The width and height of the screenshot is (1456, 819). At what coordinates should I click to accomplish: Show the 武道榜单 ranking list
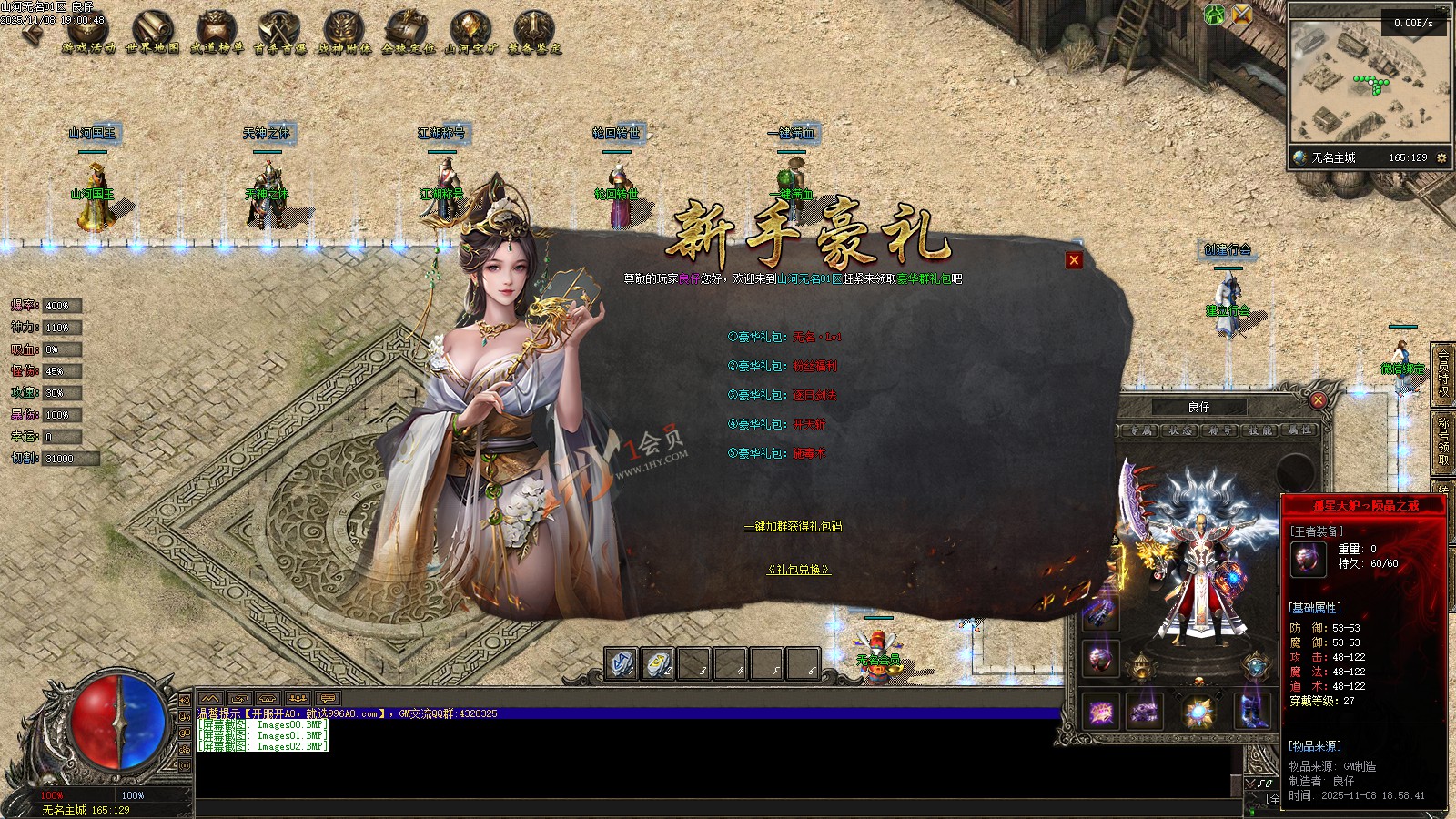pyautogui.click(x=216, y=32)
